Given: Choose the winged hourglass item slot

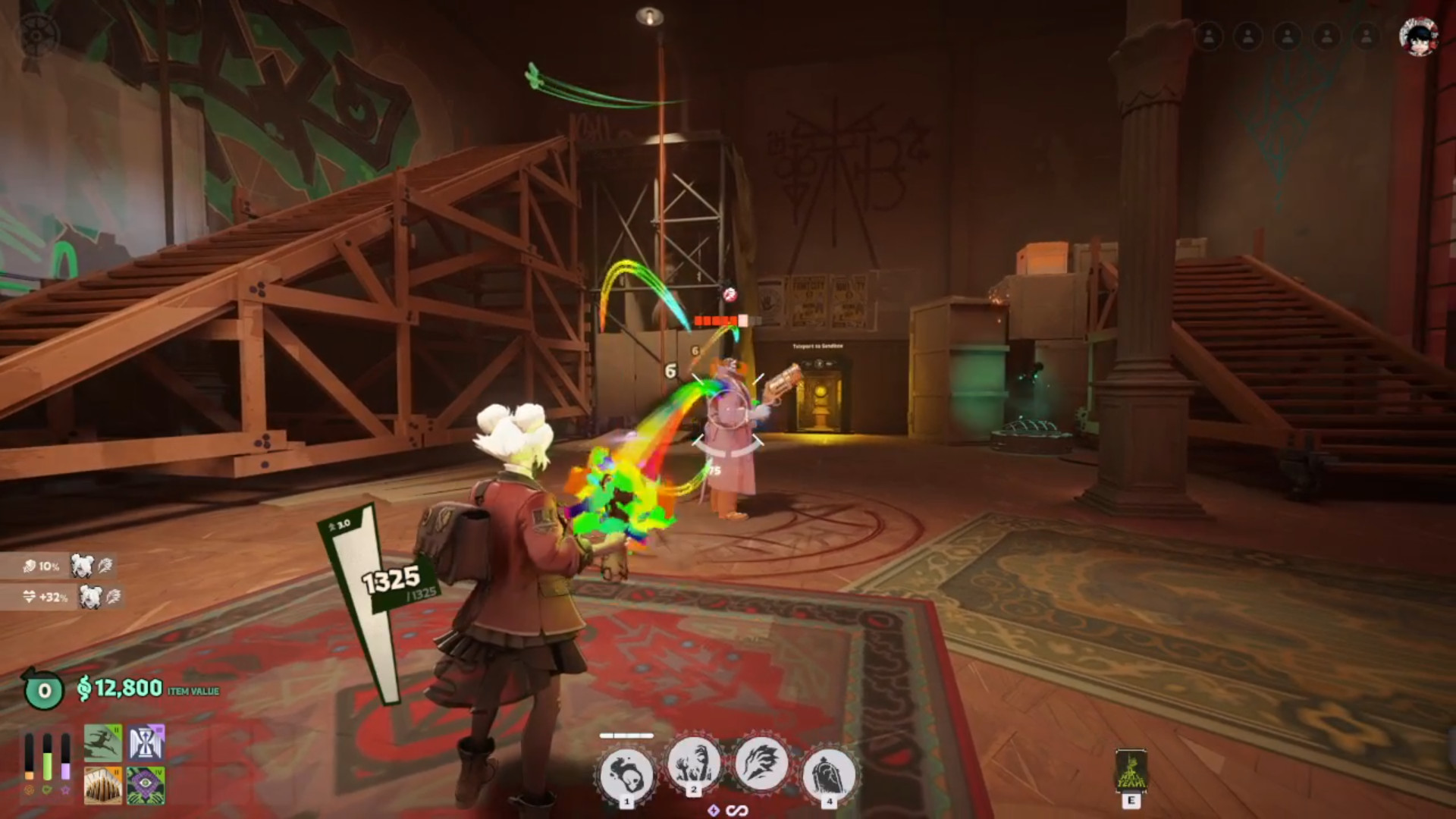Looking at the screenshot, I should [x=146, y=743].
